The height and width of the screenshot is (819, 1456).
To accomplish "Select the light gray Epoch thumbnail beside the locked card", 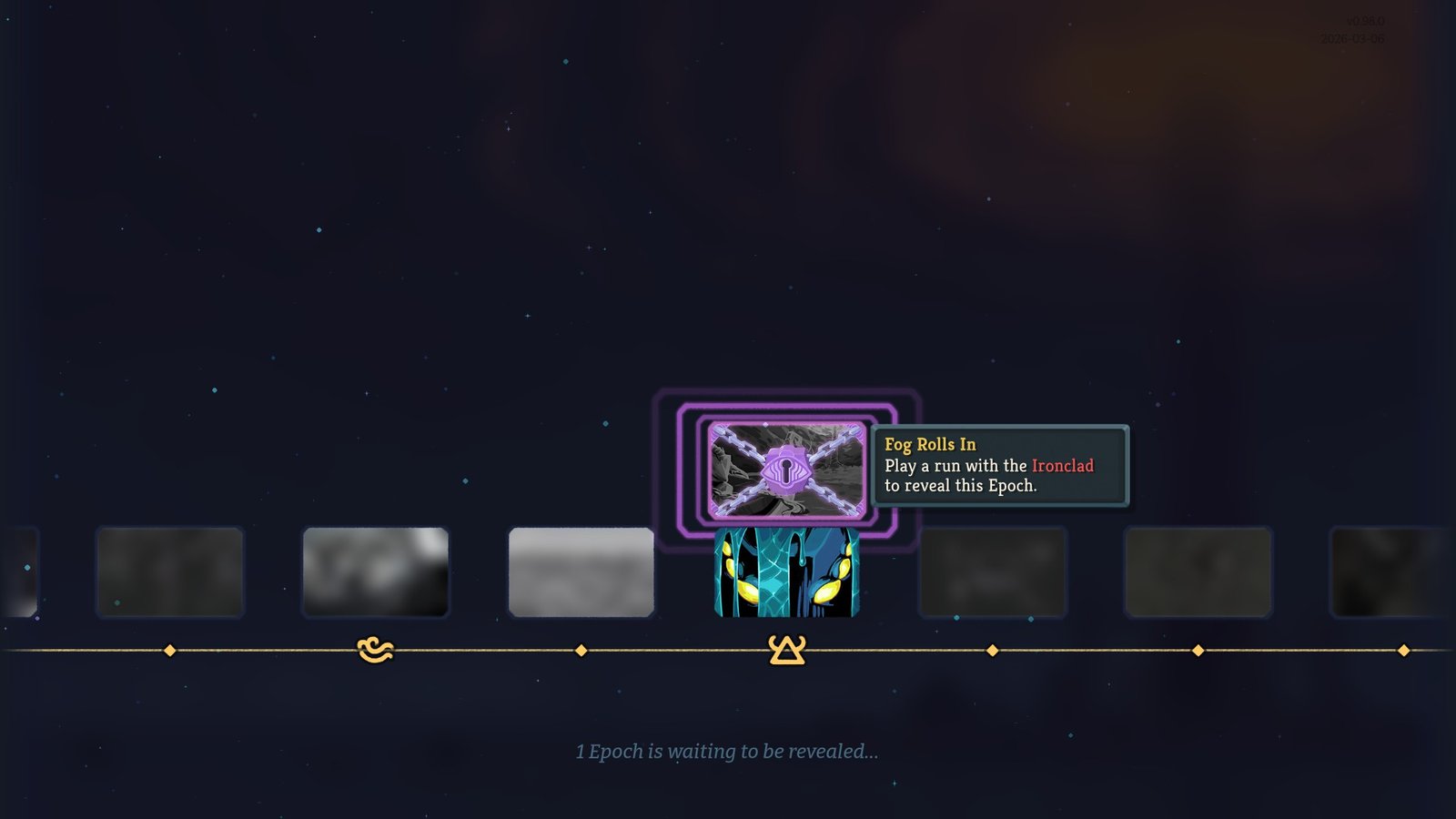I will pyautogui.click(x=582, y=569).
